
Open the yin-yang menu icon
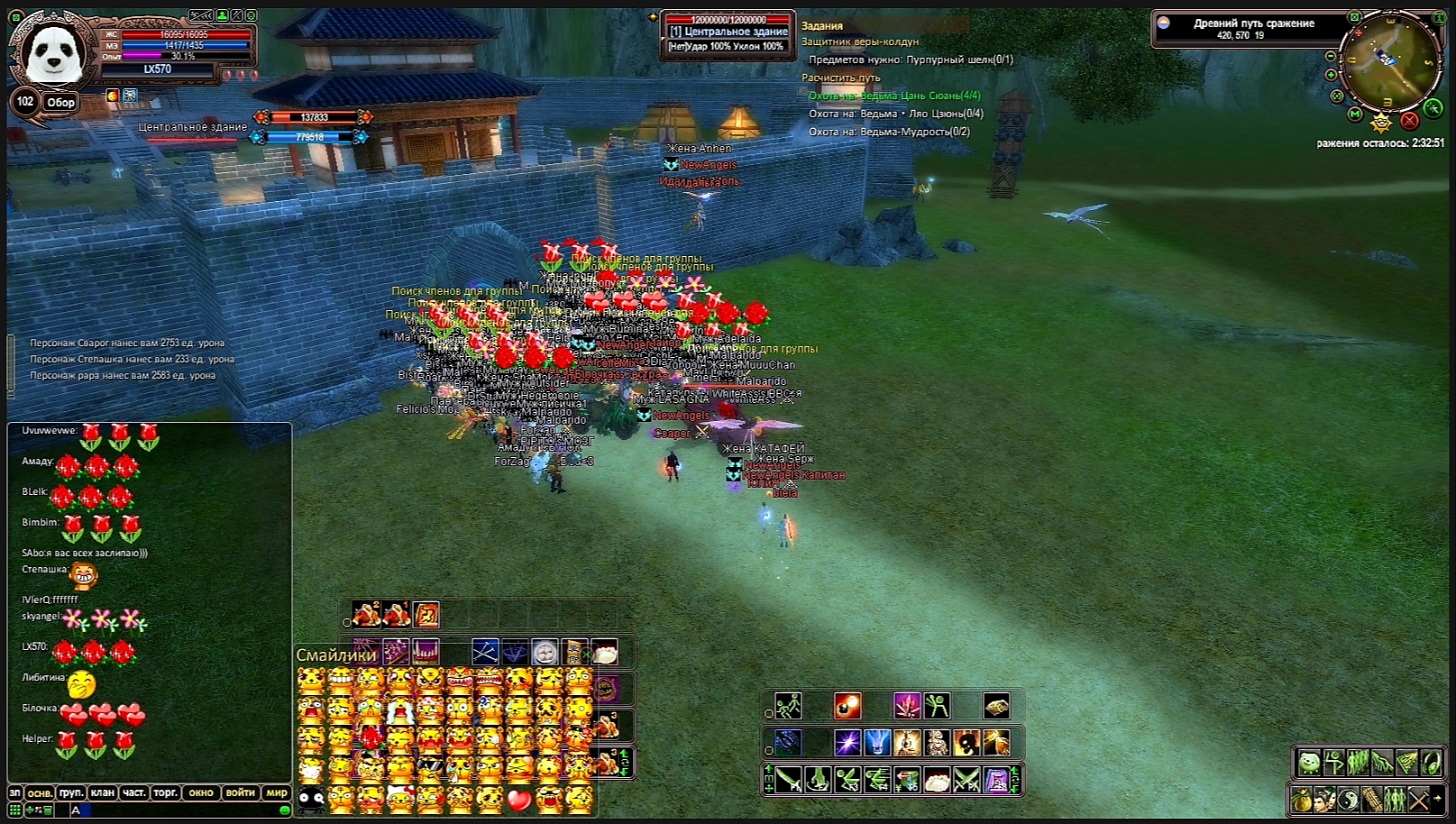(x=1348, y=800)
